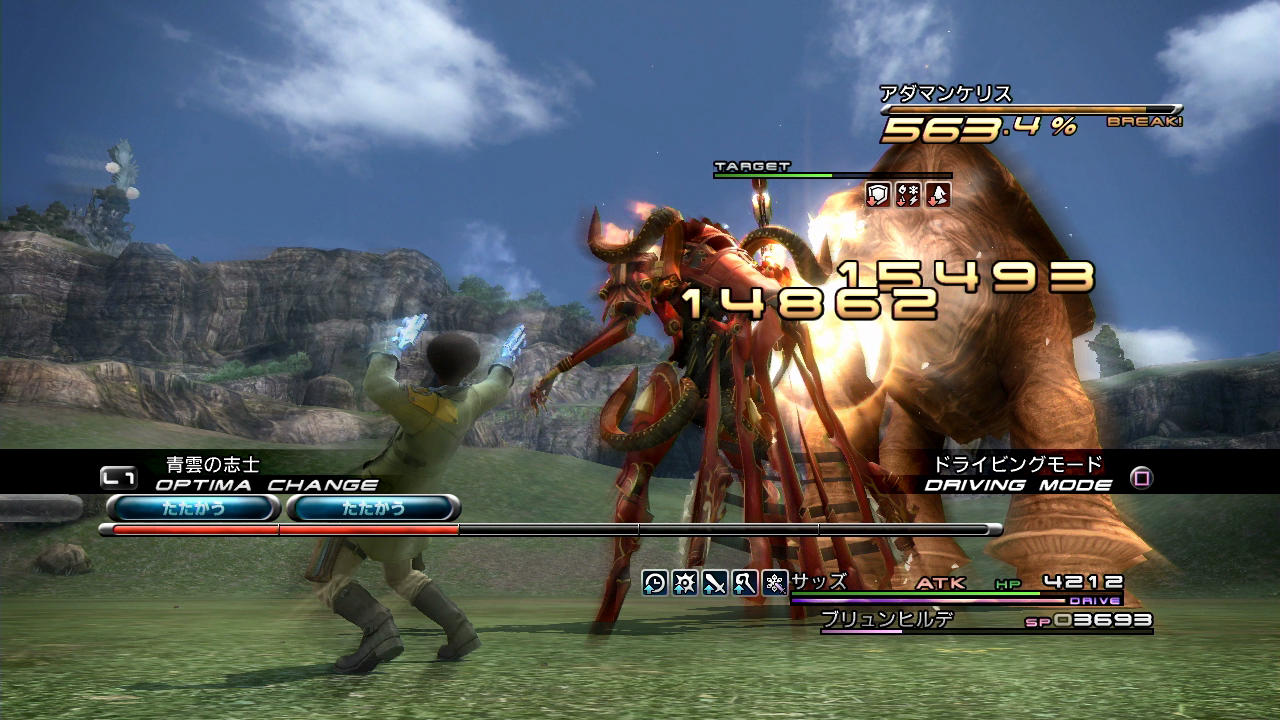
Task: Inspect the shield-down Deprotect debuff icon
Action: pos(878,194)
